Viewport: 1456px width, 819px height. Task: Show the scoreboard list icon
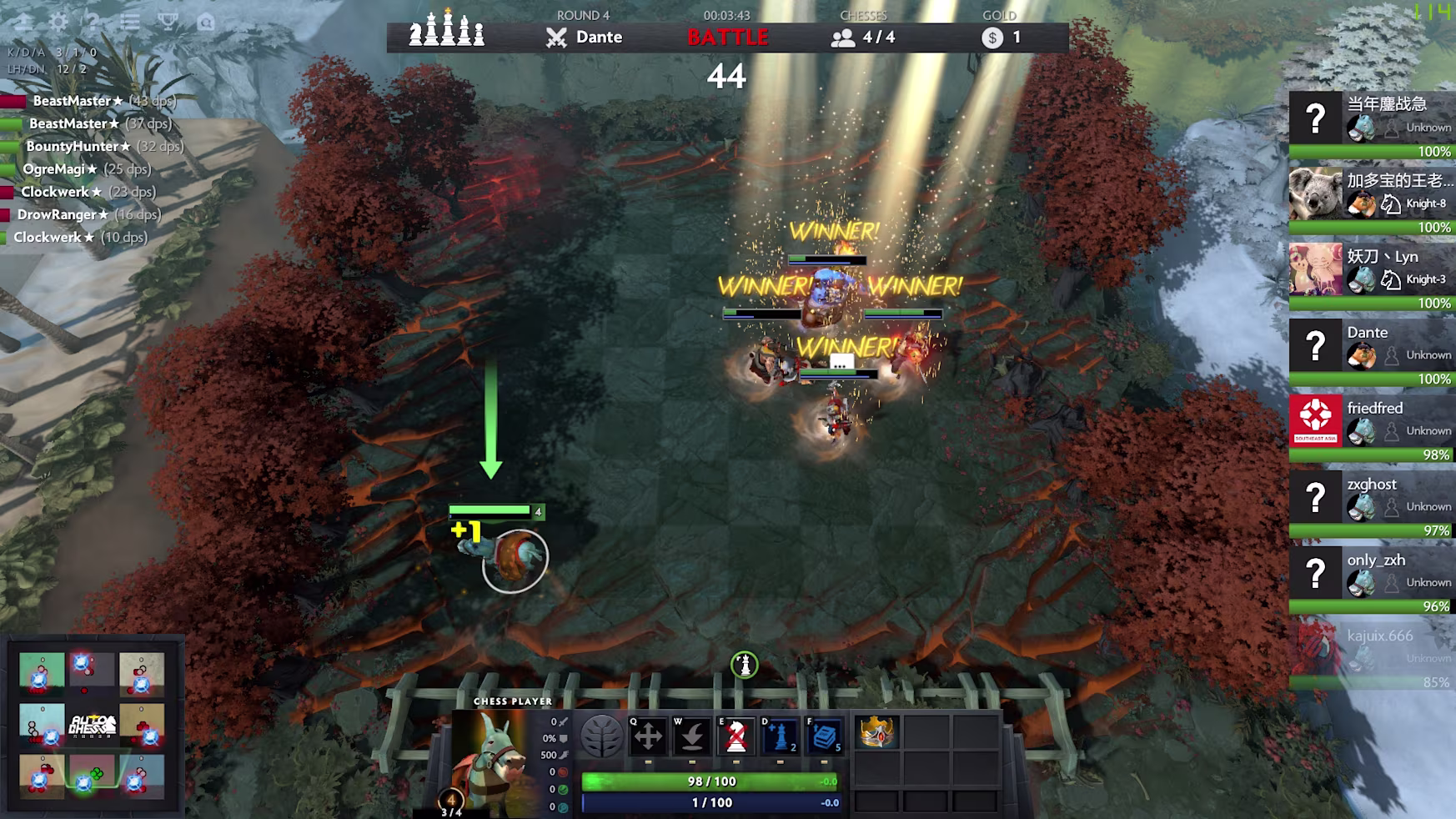130,22
